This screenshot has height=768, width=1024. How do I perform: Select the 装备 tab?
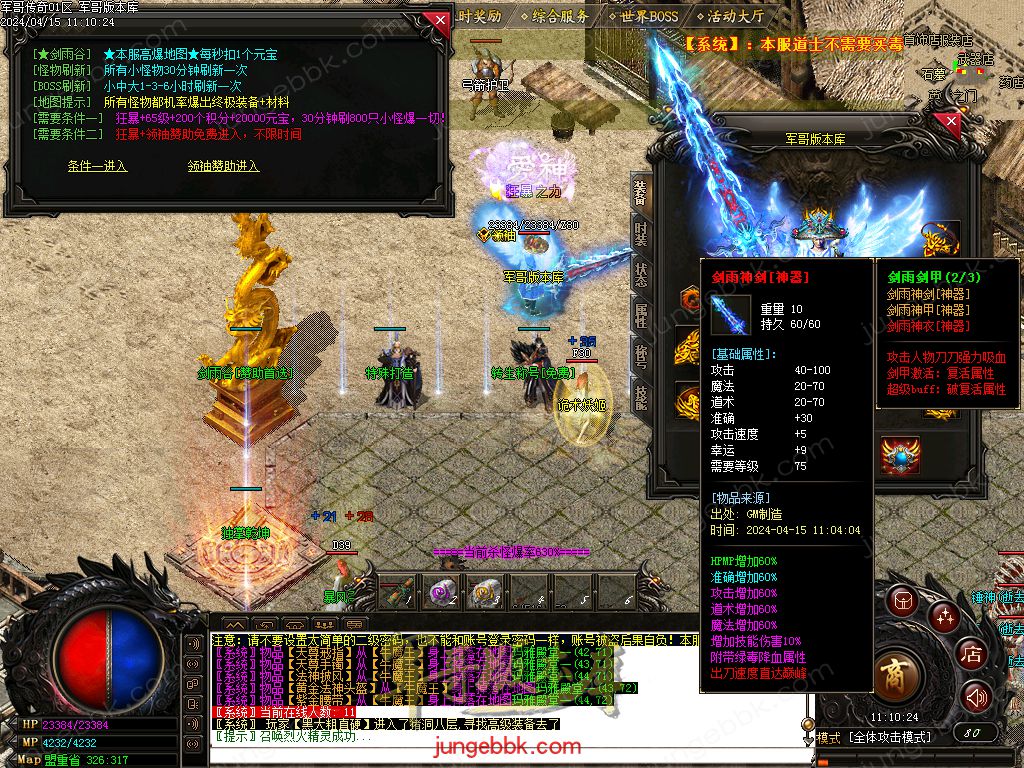[x=641, y=192]
